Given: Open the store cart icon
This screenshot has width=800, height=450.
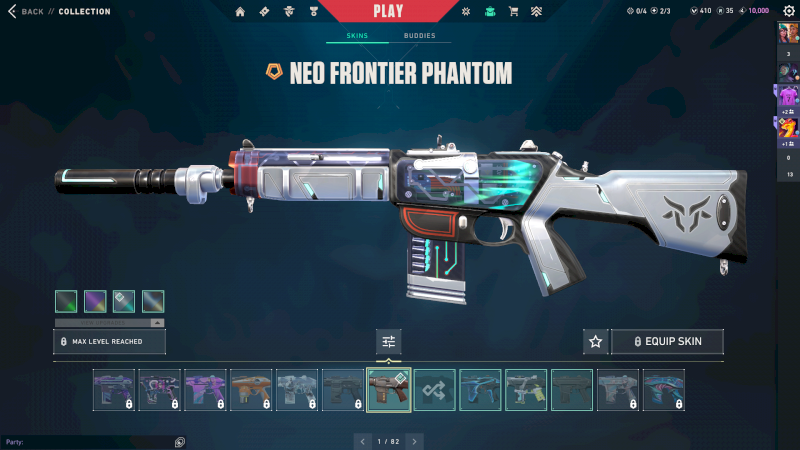Looking at the screenshot, I should 513,12.
